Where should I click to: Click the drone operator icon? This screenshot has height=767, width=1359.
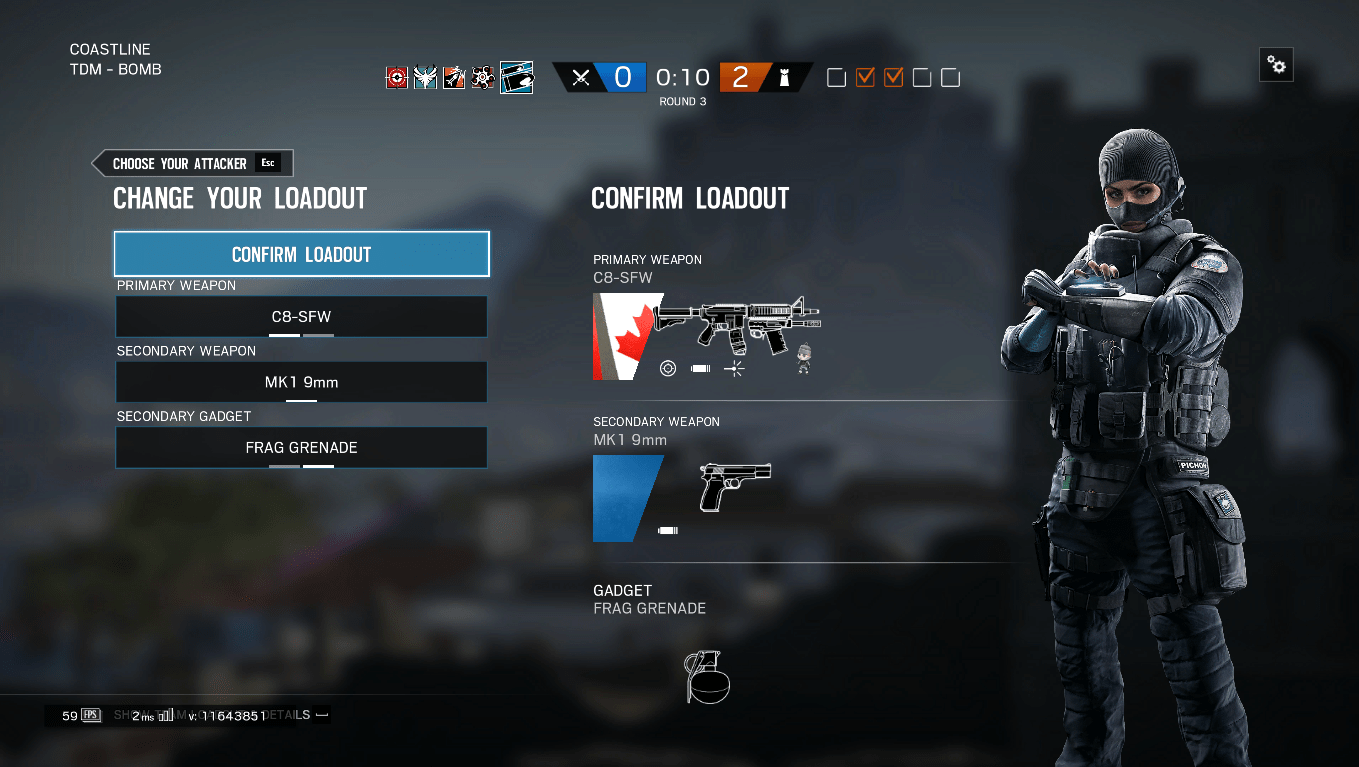pos(481,76)
